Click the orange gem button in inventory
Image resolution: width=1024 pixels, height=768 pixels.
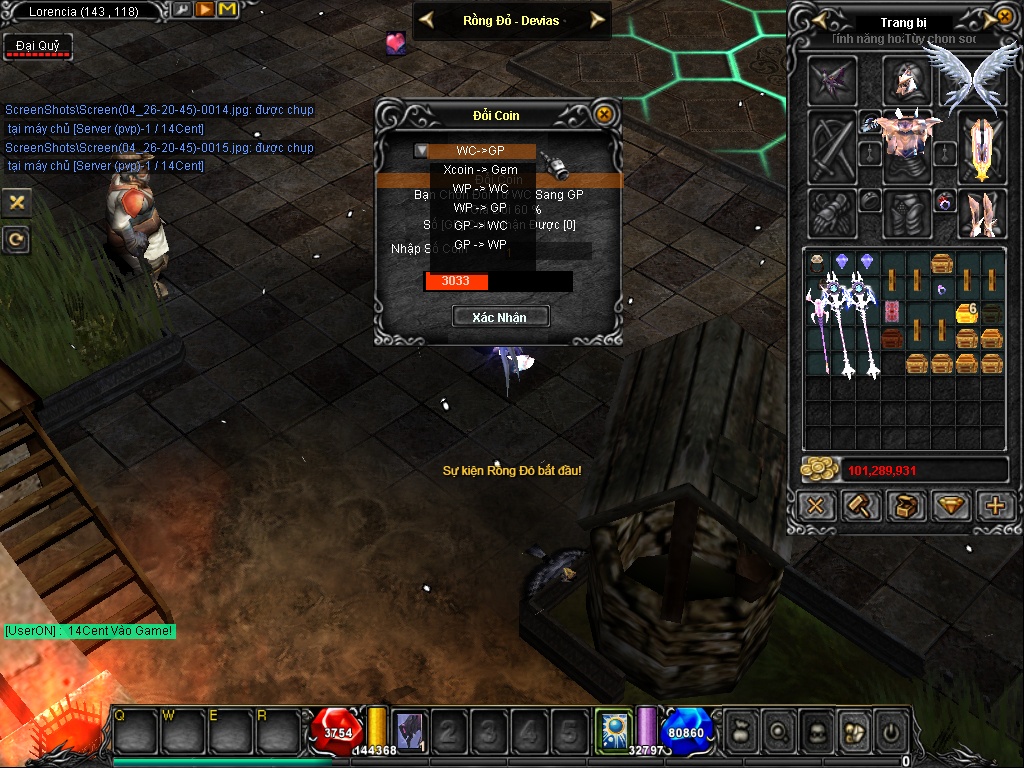[x=951, y=506]
